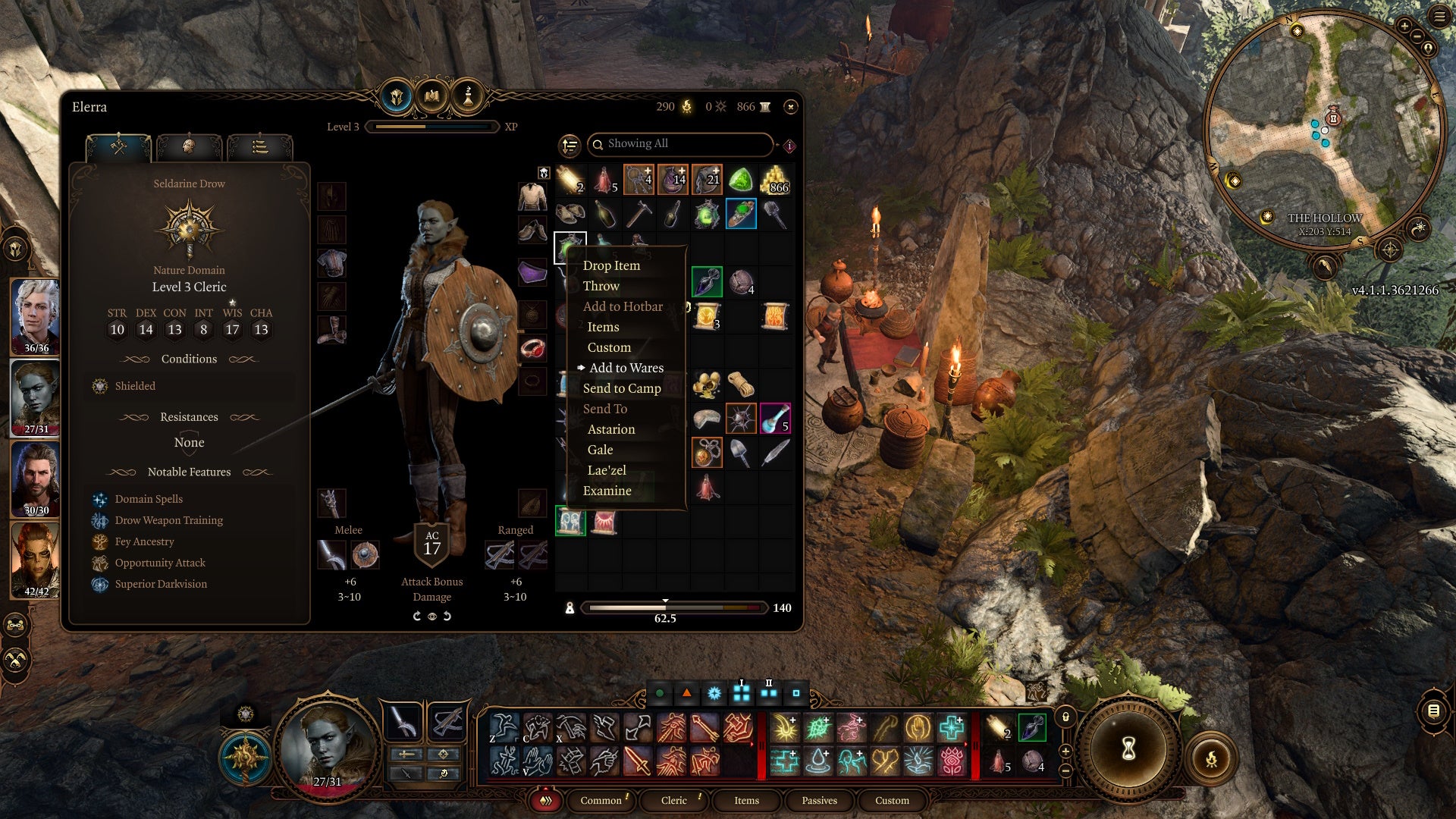The image size is (1456, 819).
Task: Select Send to Camp option
Action: click(x=621, y=388)
